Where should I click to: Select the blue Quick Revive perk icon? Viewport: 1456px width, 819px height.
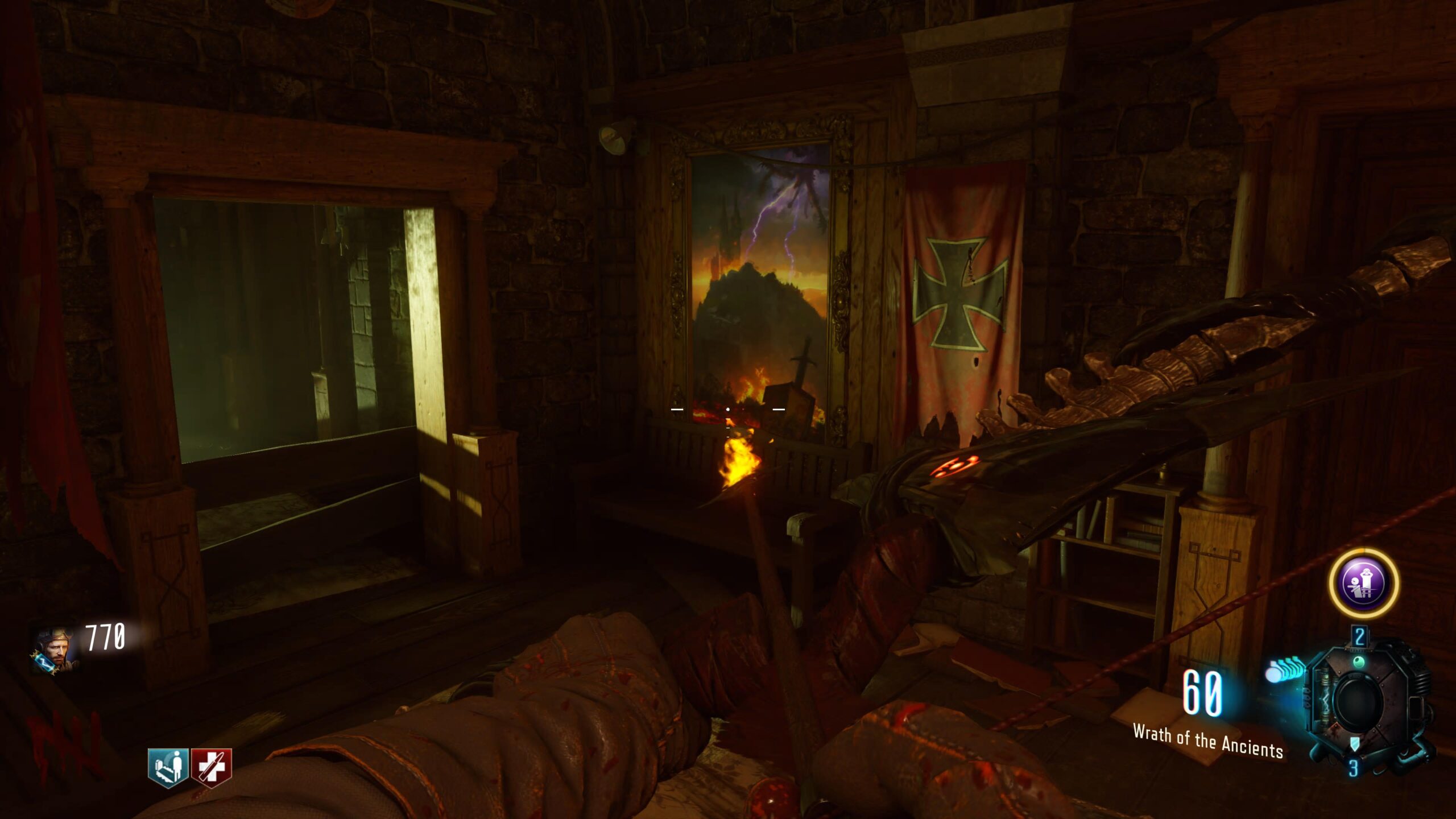[168, 767]
